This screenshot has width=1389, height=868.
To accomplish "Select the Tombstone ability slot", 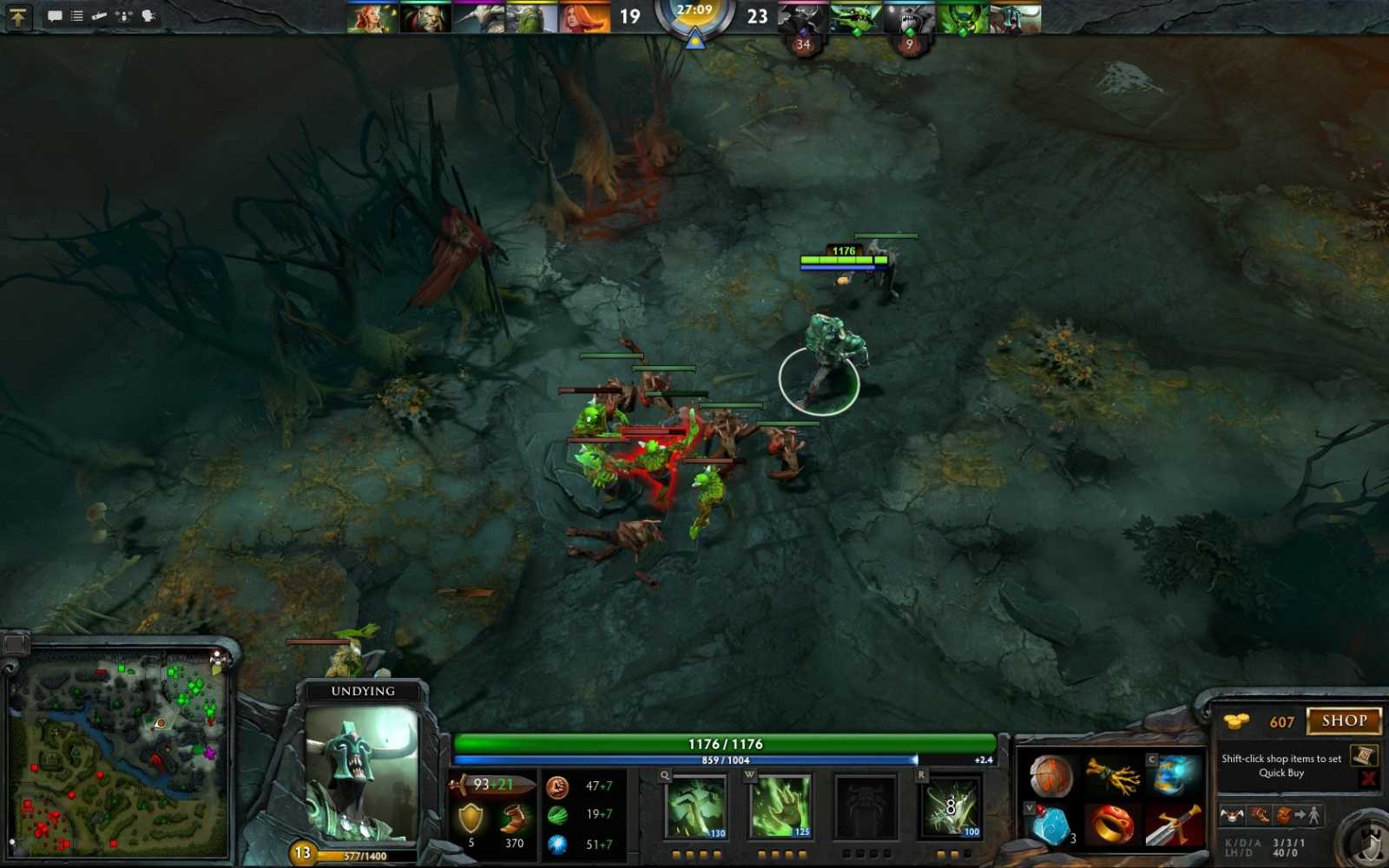I will pos(867,807).
